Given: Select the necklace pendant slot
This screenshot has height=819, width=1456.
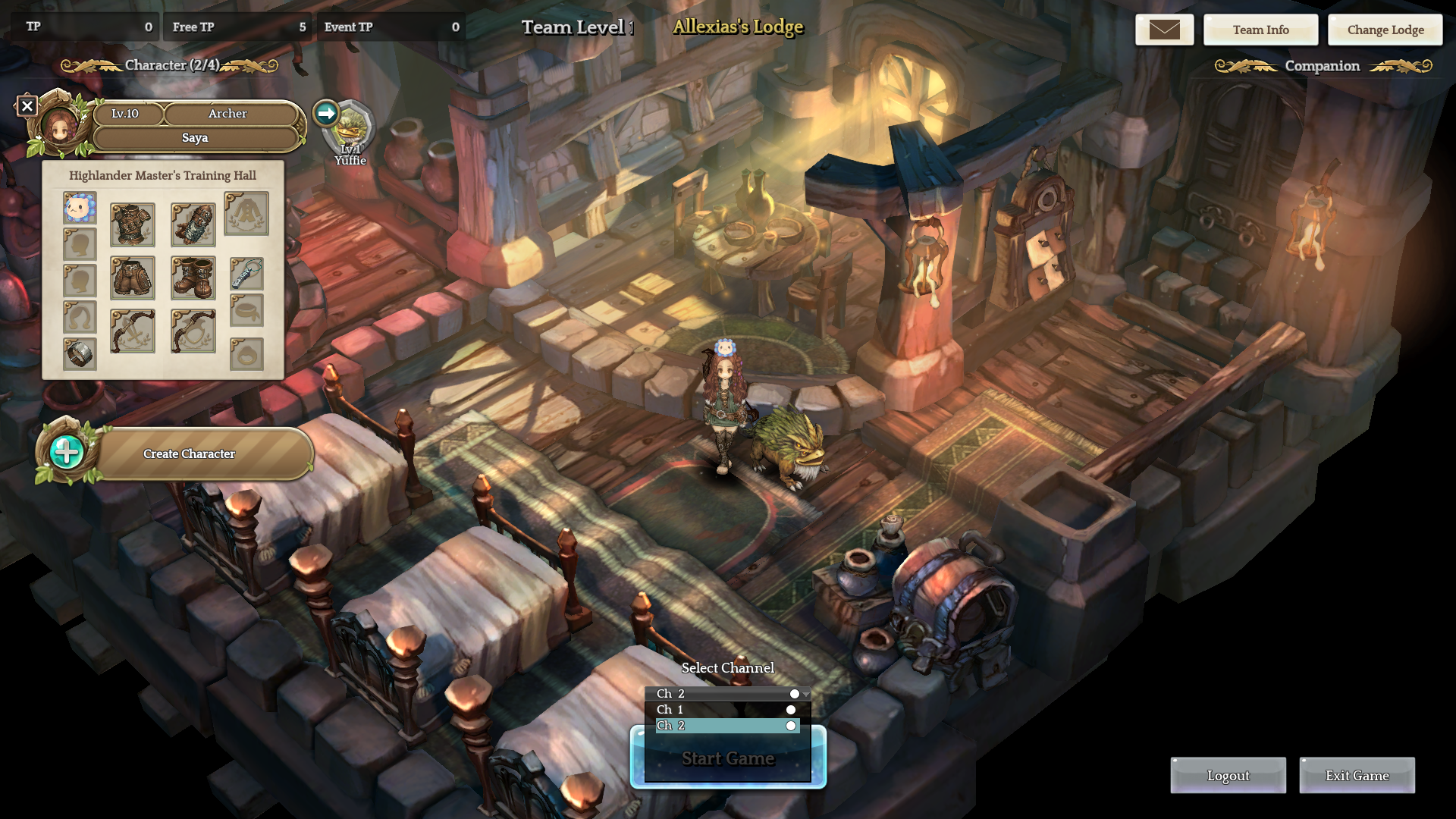Looking at the screenshot, I should coord(246,274).
